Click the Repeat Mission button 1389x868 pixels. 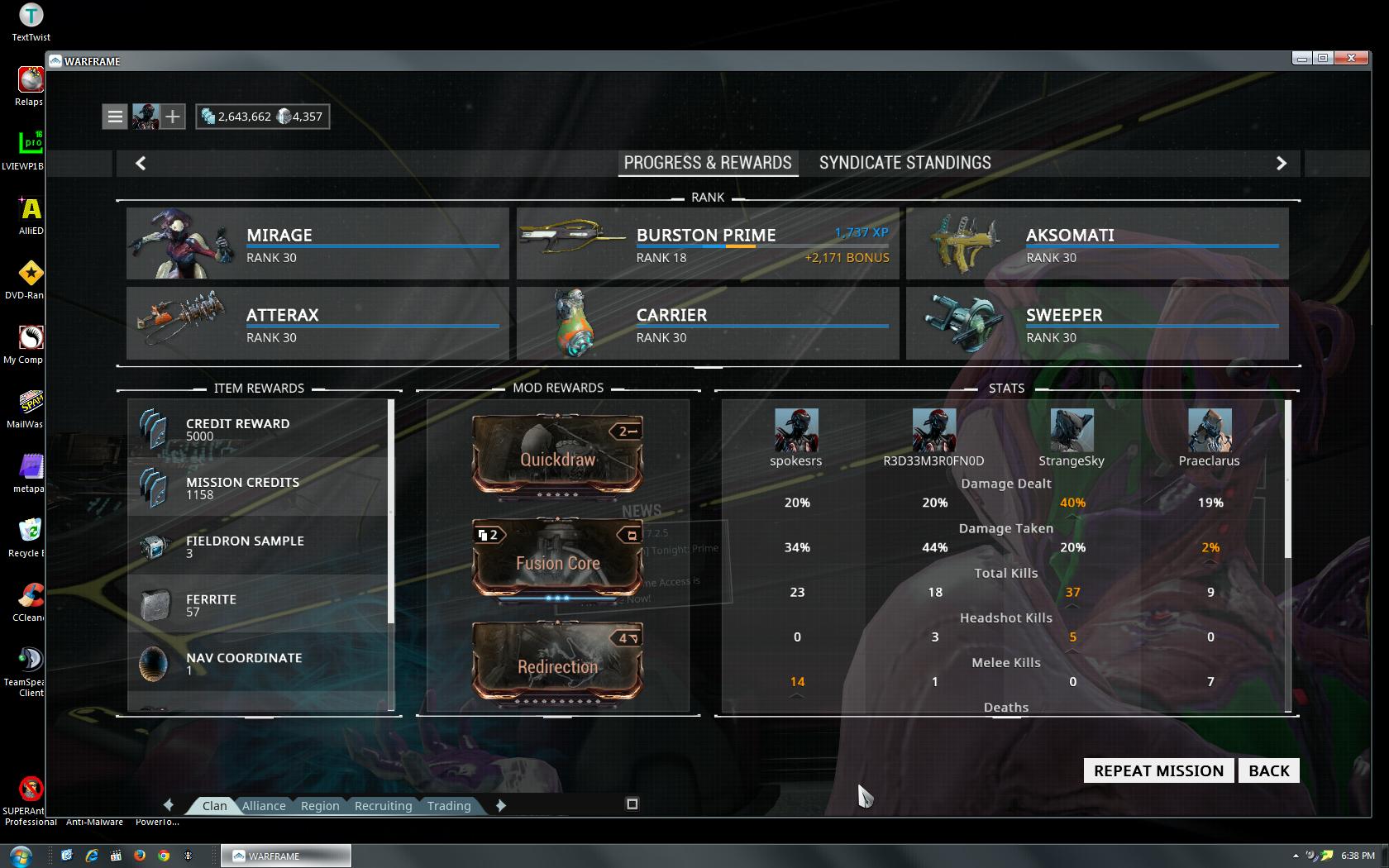(x=1158, y=770)
